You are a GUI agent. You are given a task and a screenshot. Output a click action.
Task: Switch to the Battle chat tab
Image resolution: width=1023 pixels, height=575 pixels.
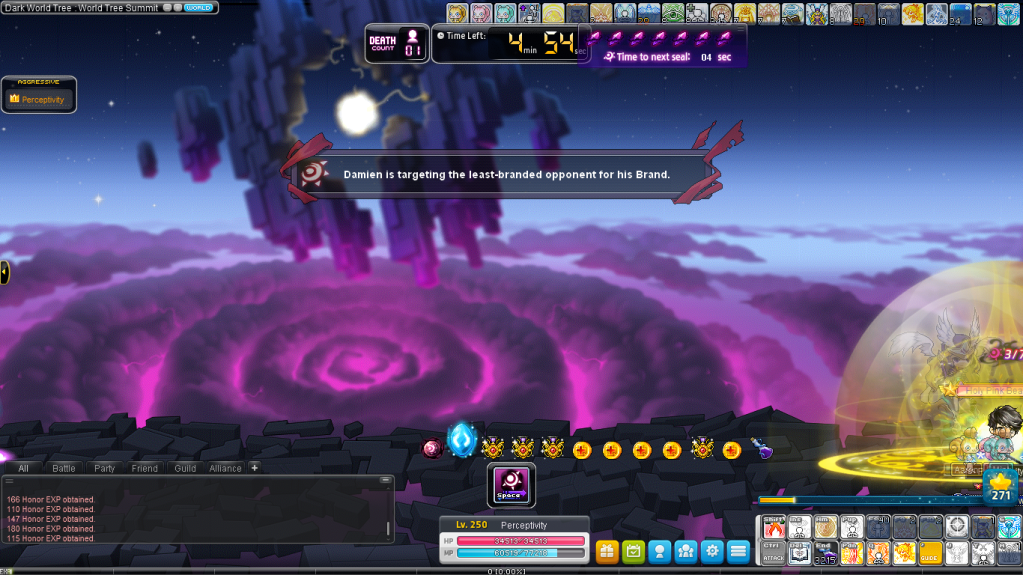coord(64,468)
